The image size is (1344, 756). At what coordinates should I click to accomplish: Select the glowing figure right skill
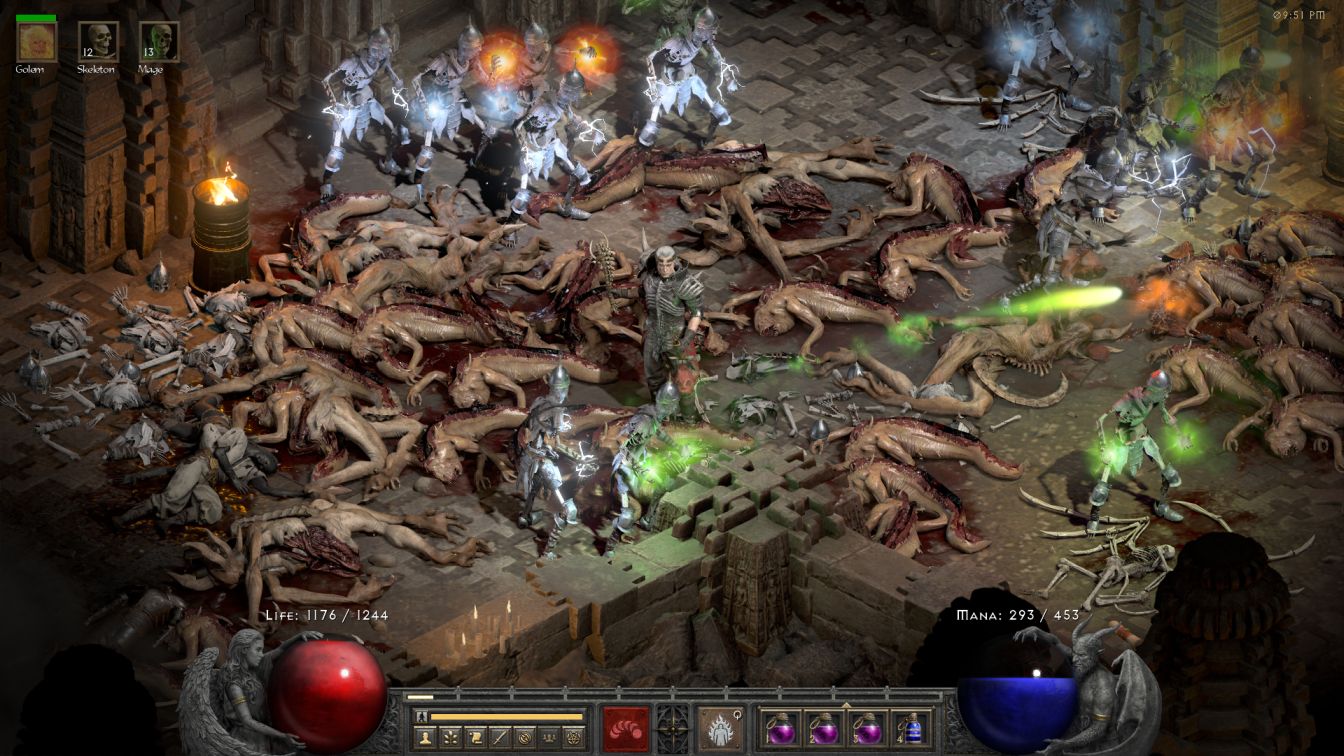[x=720, y=727]
